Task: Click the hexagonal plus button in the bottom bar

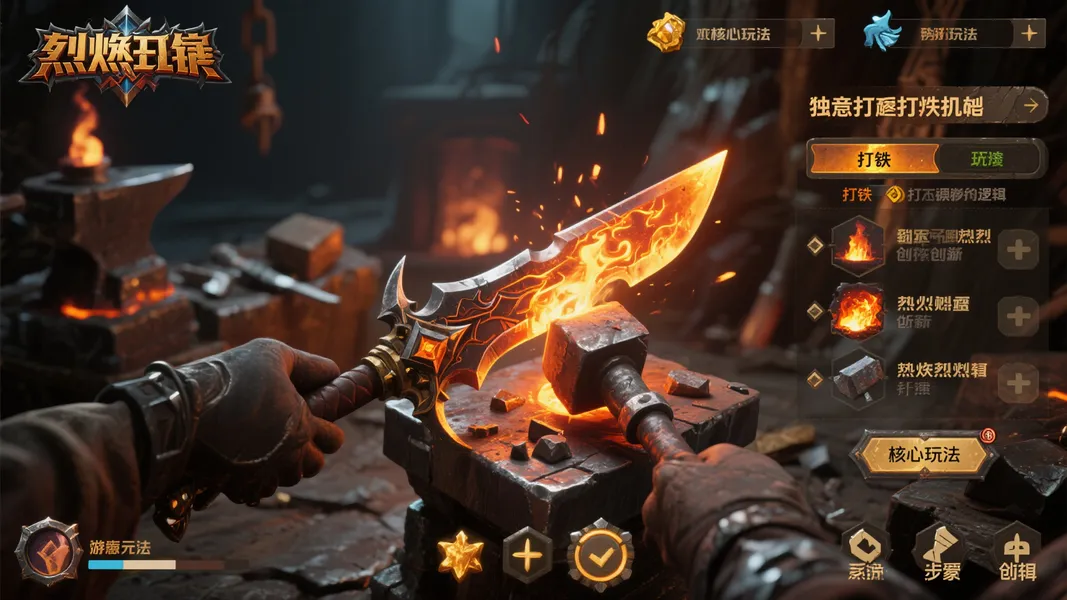Action: (527, 553)
